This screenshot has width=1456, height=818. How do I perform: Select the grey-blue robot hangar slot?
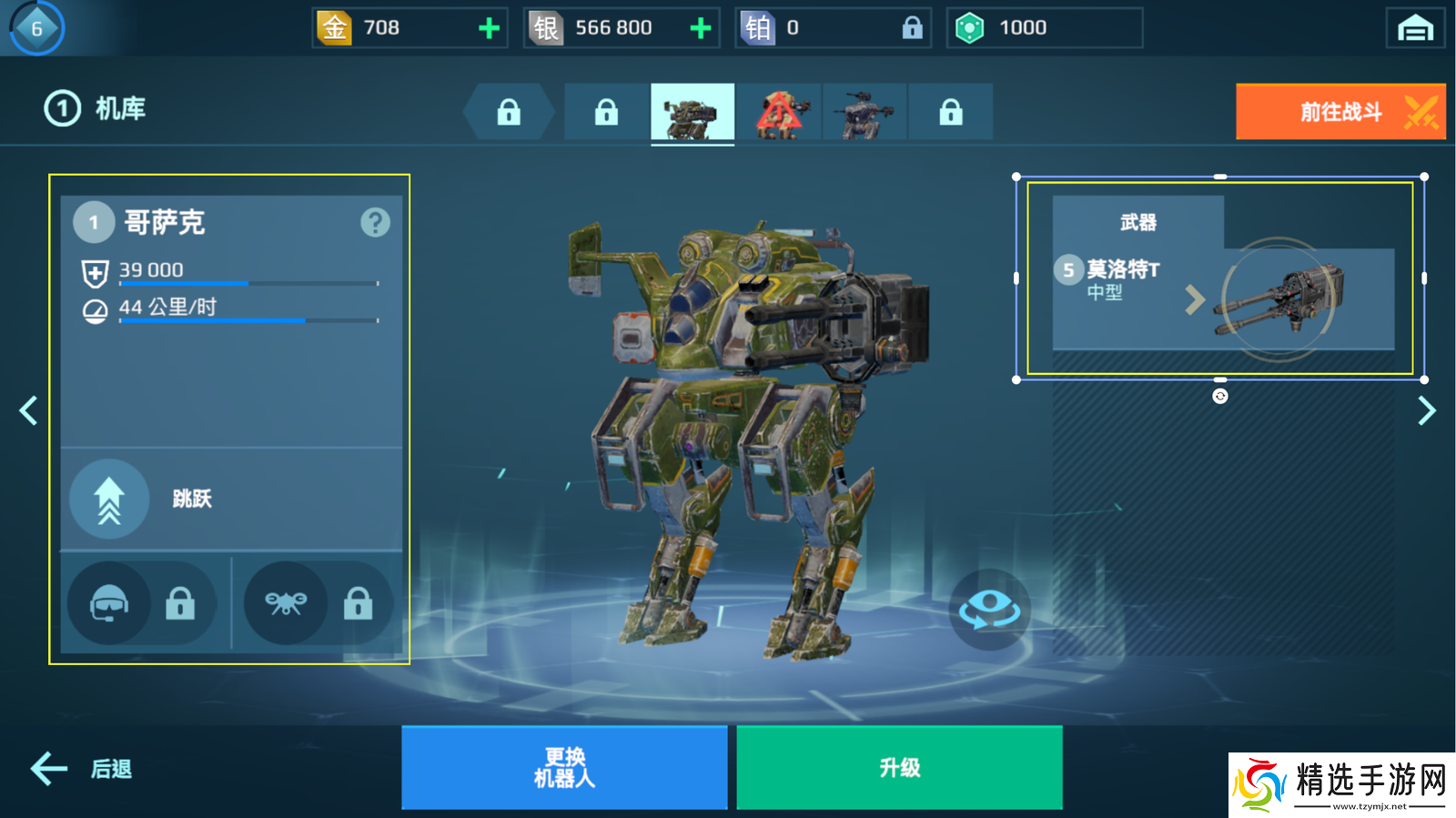pos(864,113)
